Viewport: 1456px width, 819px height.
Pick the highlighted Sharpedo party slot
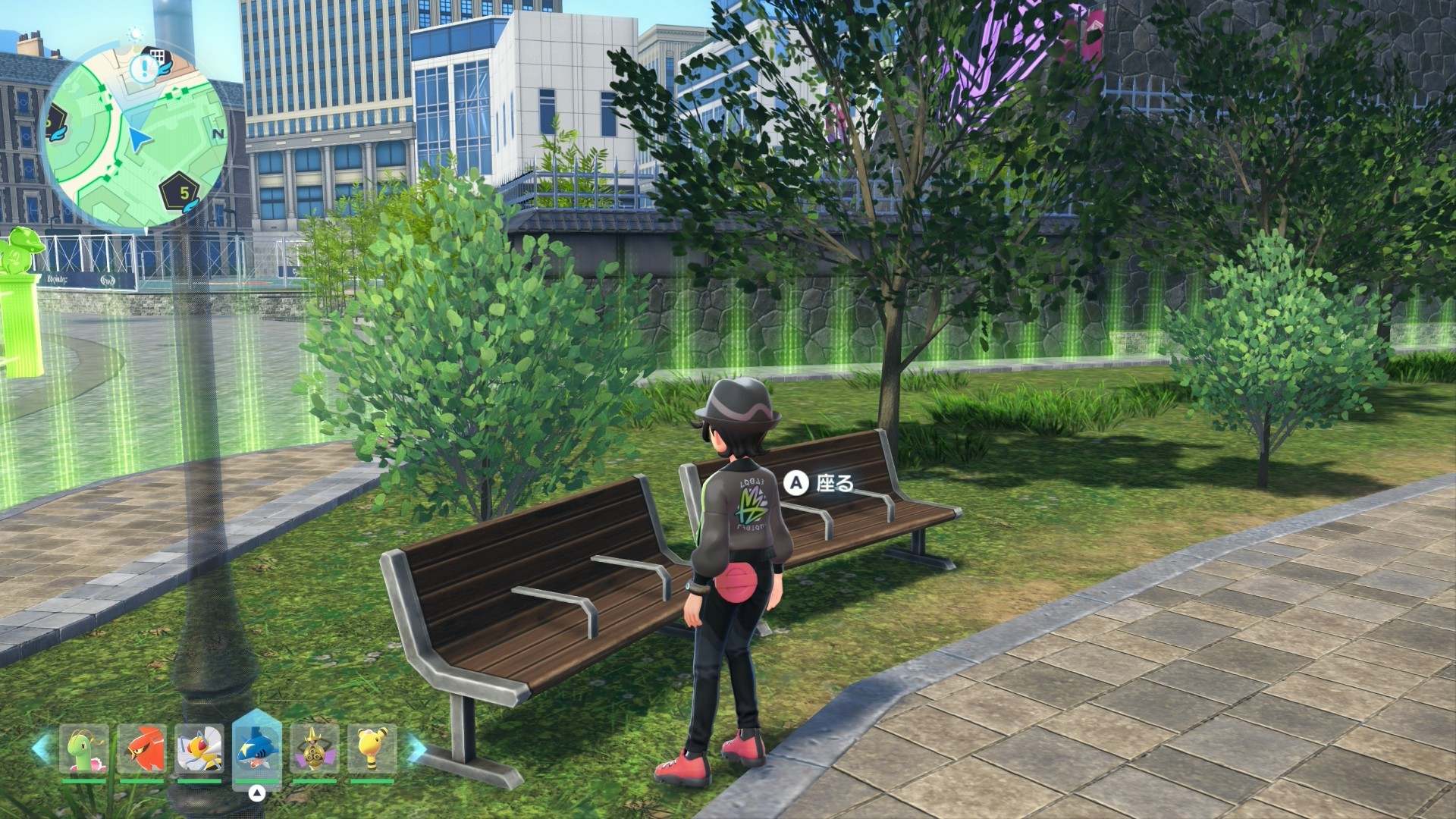pos(257,749)
